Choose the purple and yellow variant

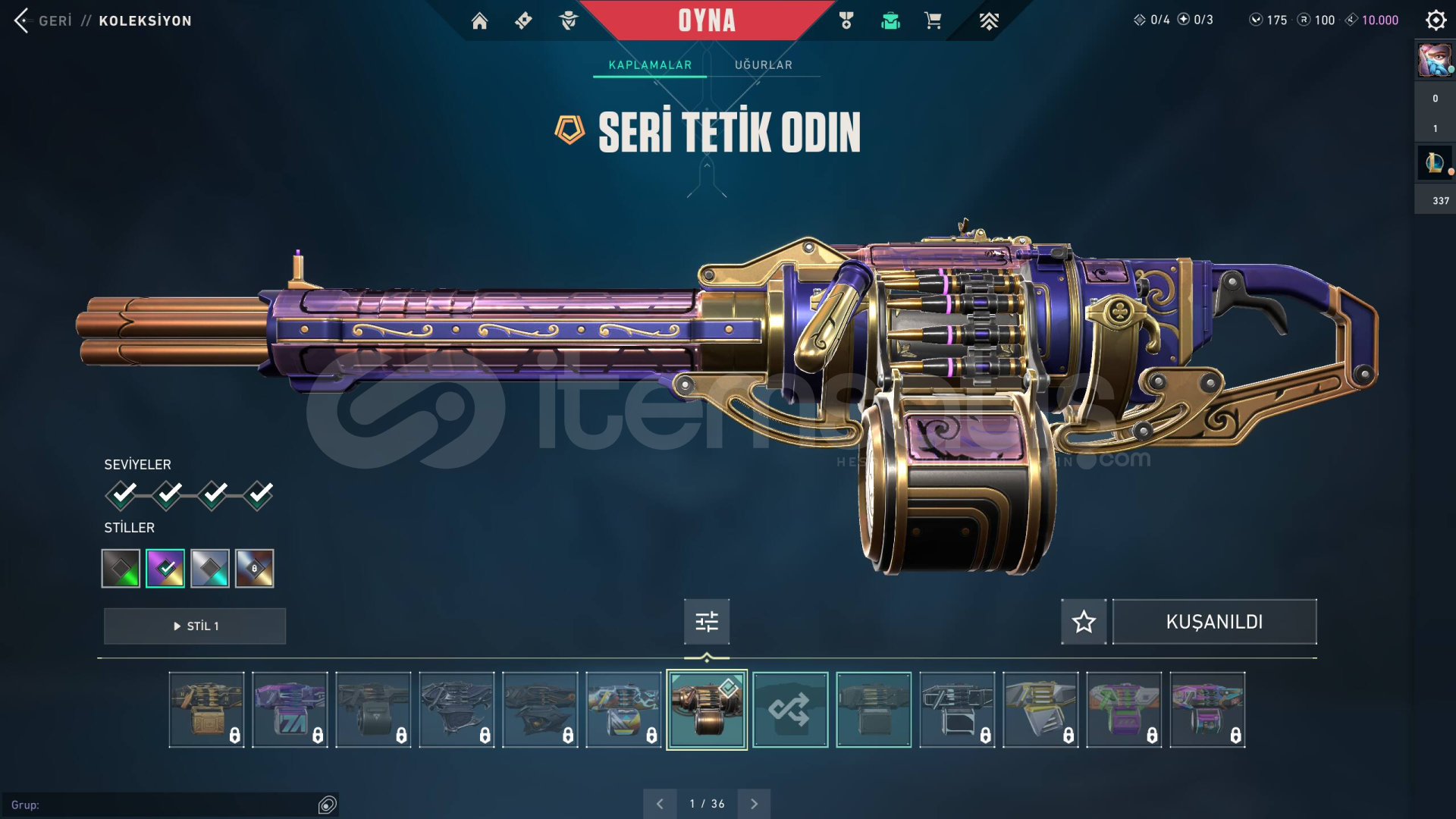click(x=165, y=568)
